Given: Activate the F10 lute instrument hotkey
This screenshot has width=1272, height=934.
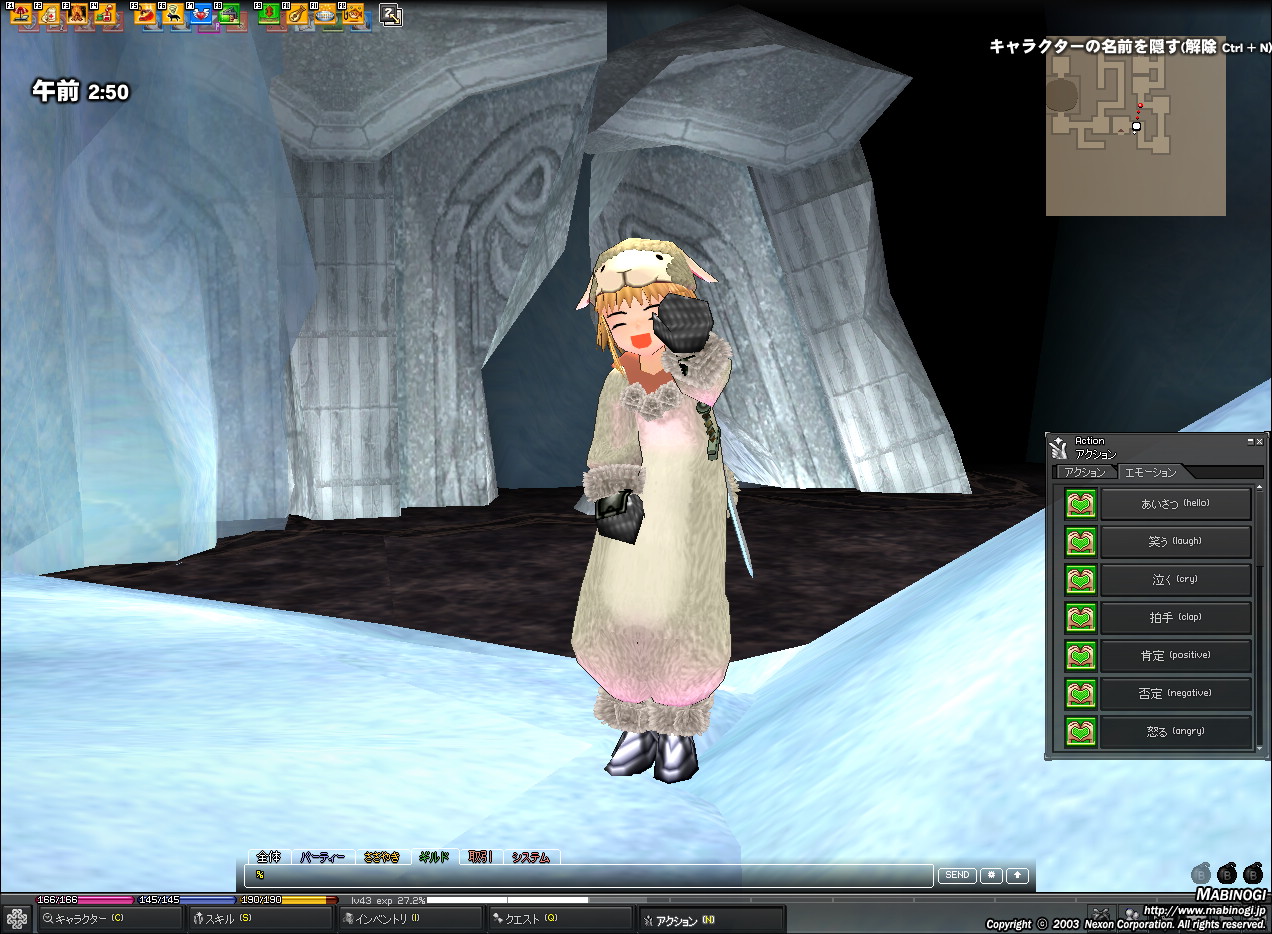Looking at the screenshot, I should tap(297, 15).
